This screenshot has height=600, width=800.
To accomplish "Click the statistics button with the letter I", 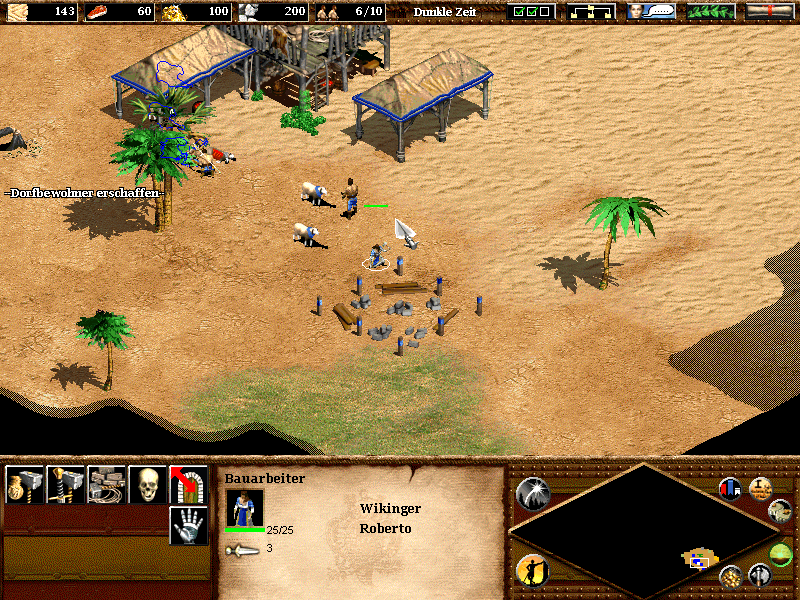I will [760, 489].
